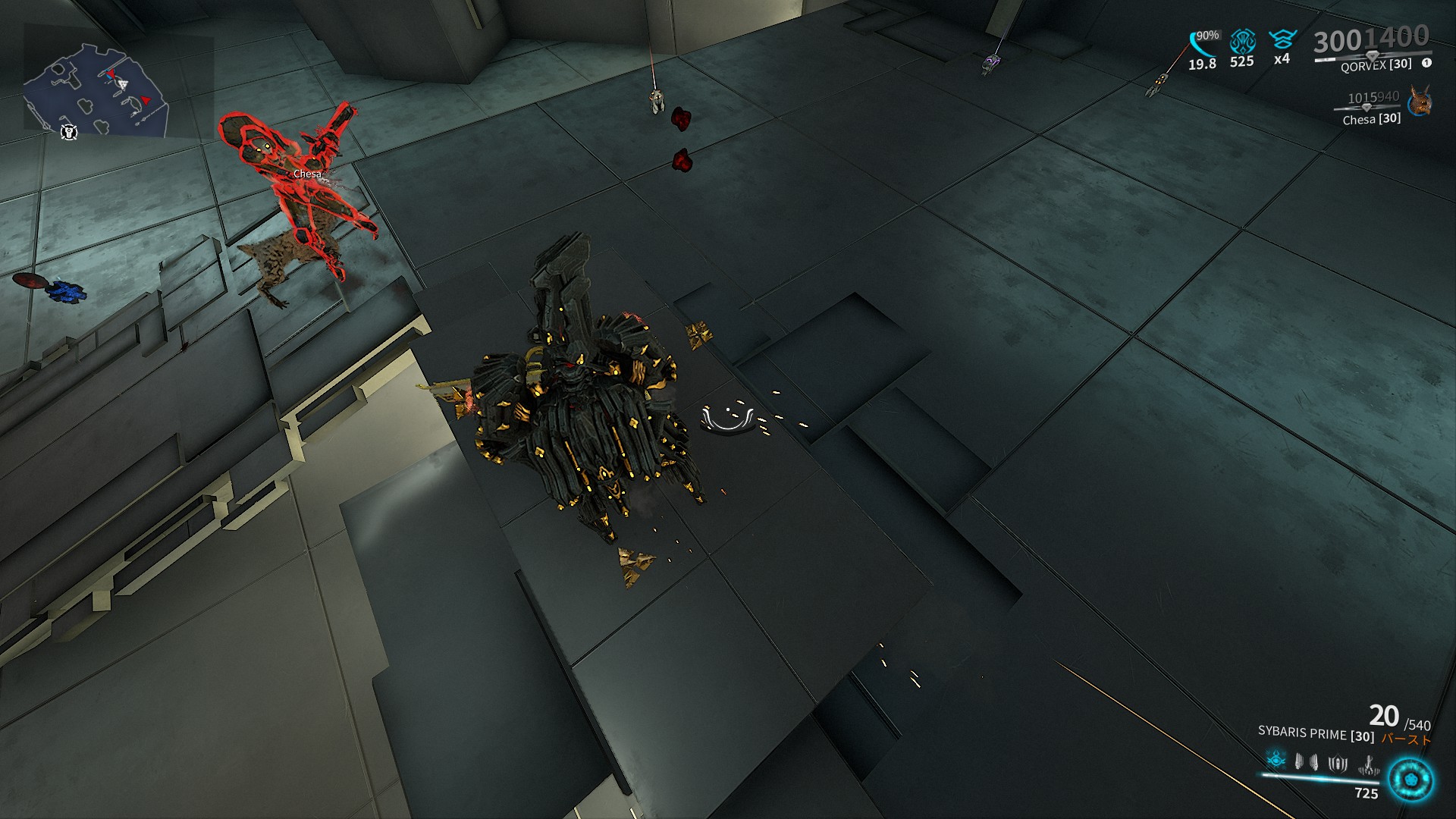Click the bottom-left flashlight marker icon under the minimap
Screen dimensions: 1456x819
tap(69, 133)
